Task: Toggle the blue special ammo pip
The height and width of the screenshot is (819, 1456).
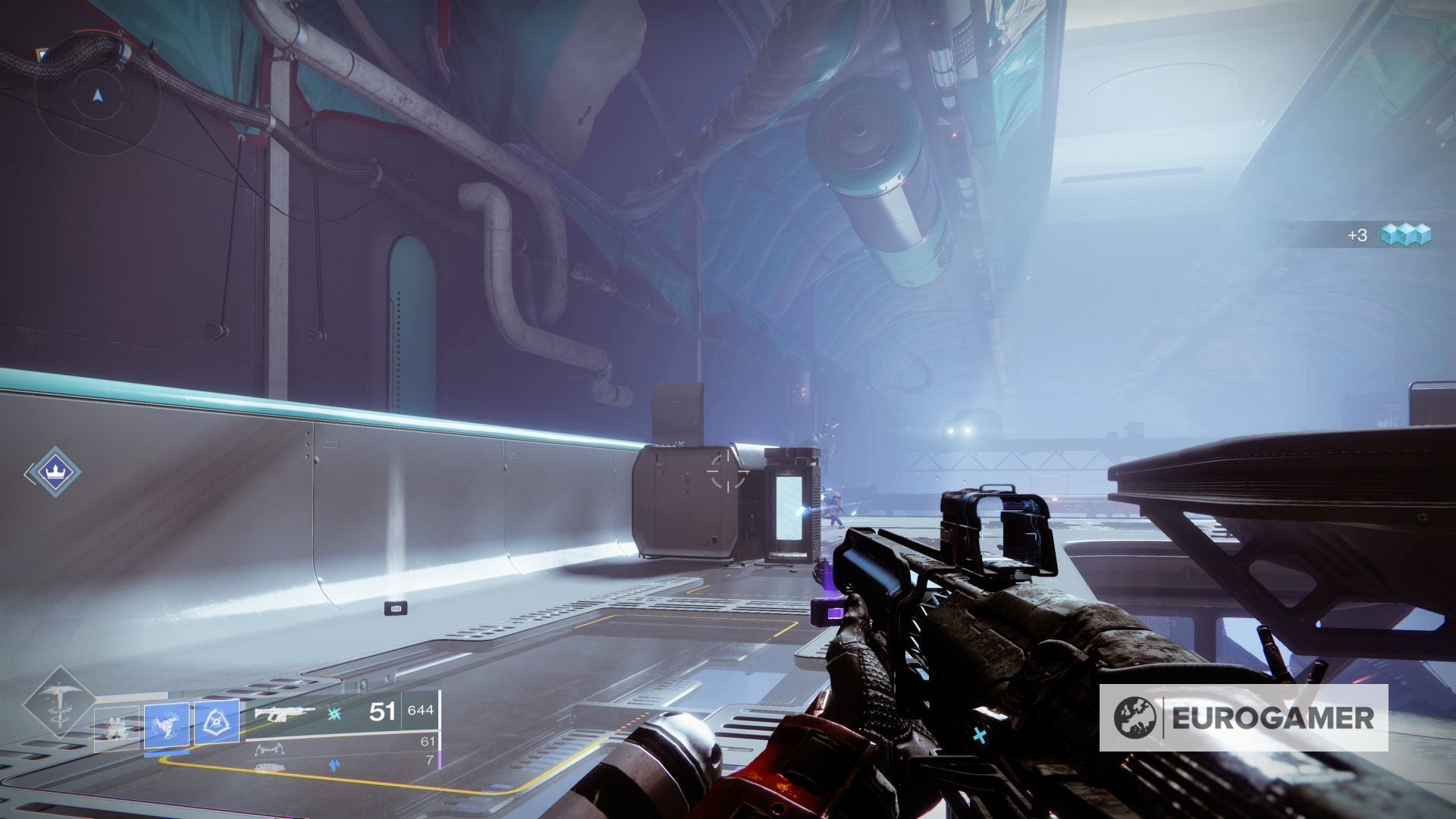Action: pyautogui.click(x=335, y=764)
